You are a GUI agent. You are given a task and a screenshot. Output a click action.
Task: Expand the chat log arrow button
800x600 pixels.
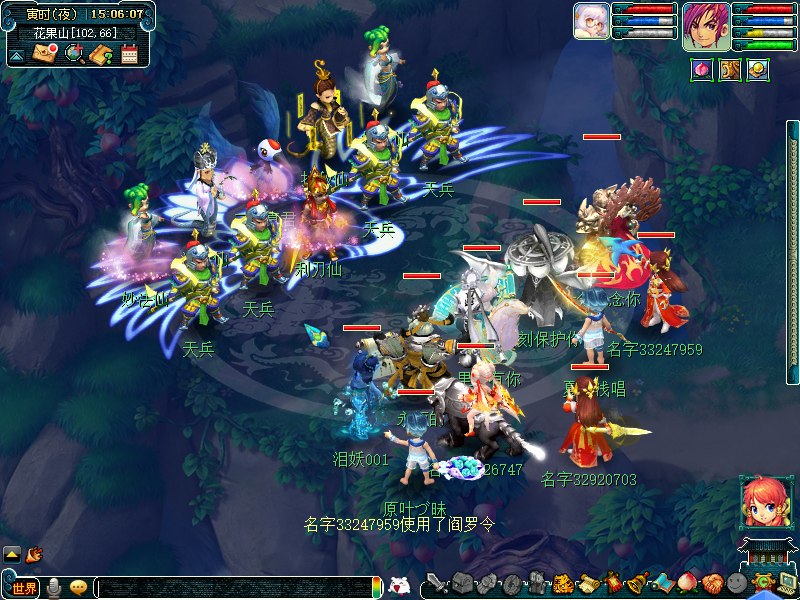click(x=12, y=553)
